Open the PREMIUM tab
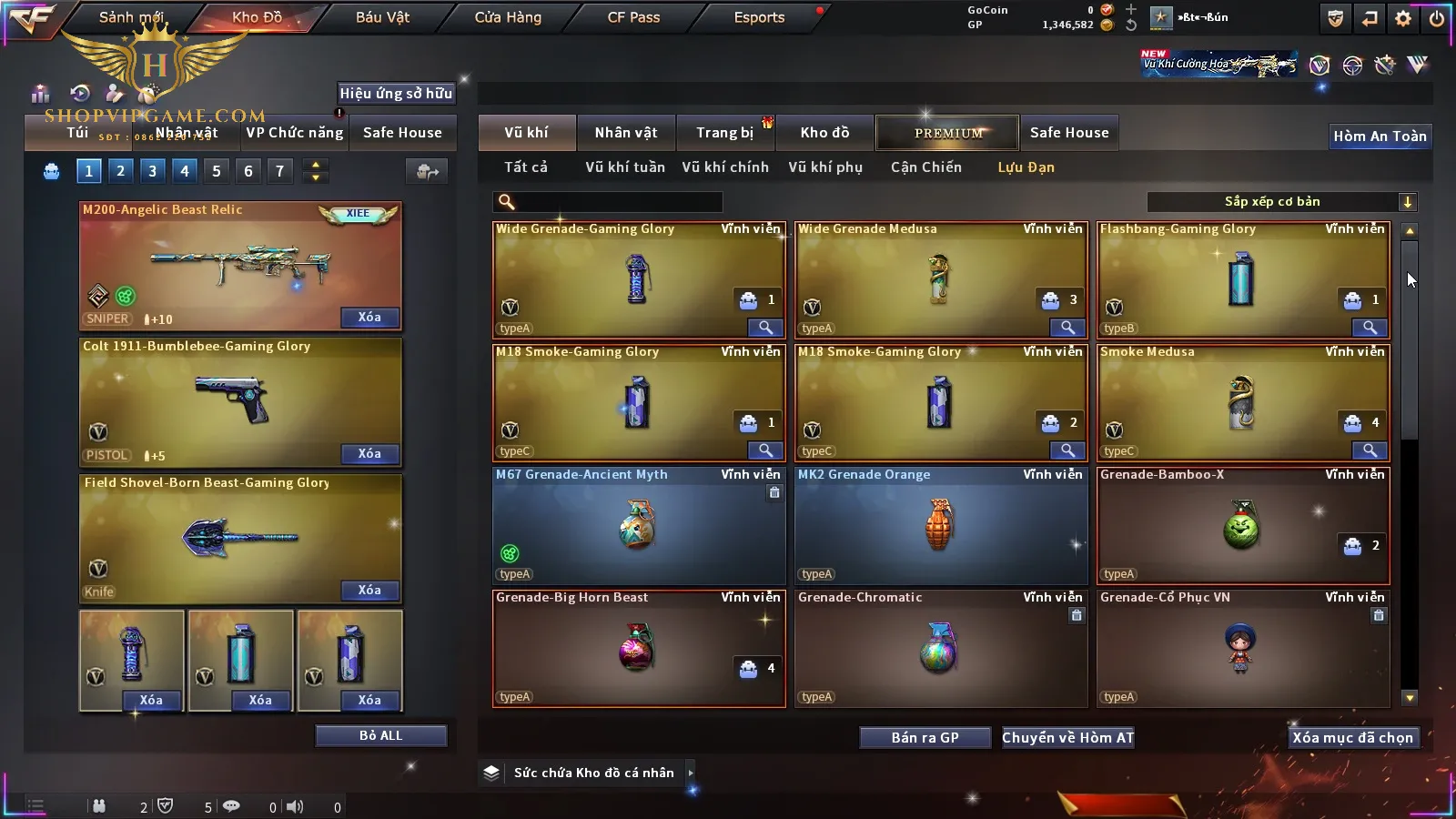This screenshot has width=1456, height=819. point(948,133)
